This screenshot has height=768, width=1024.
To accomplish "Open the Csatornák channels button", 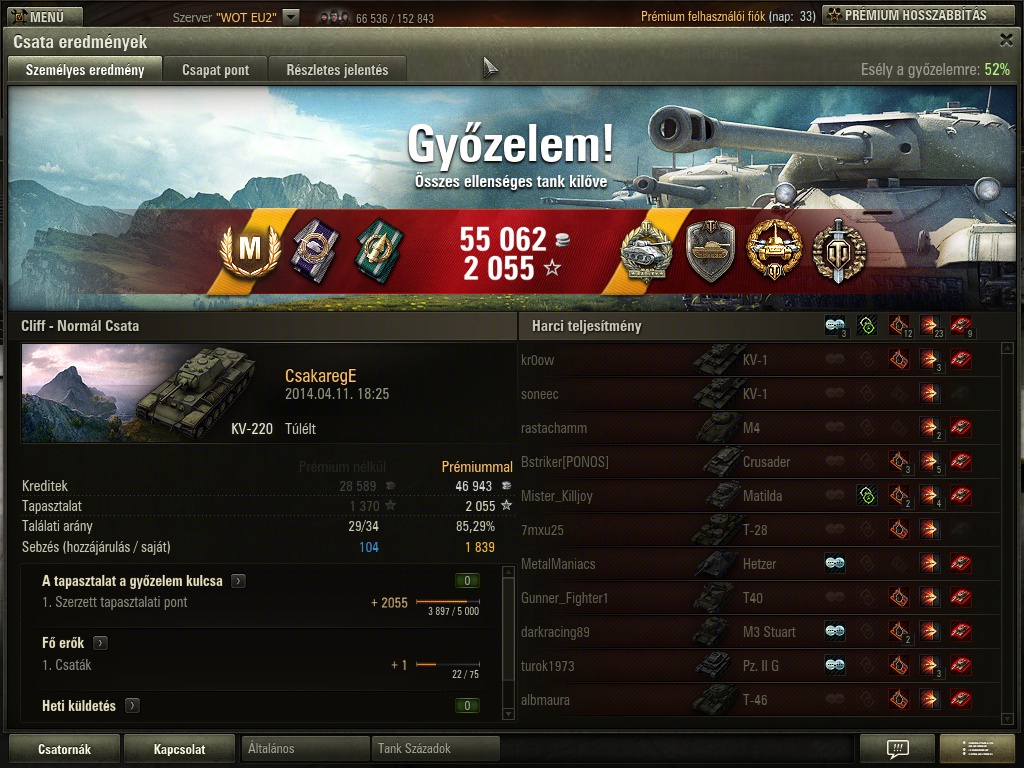I will pos(64,749).
